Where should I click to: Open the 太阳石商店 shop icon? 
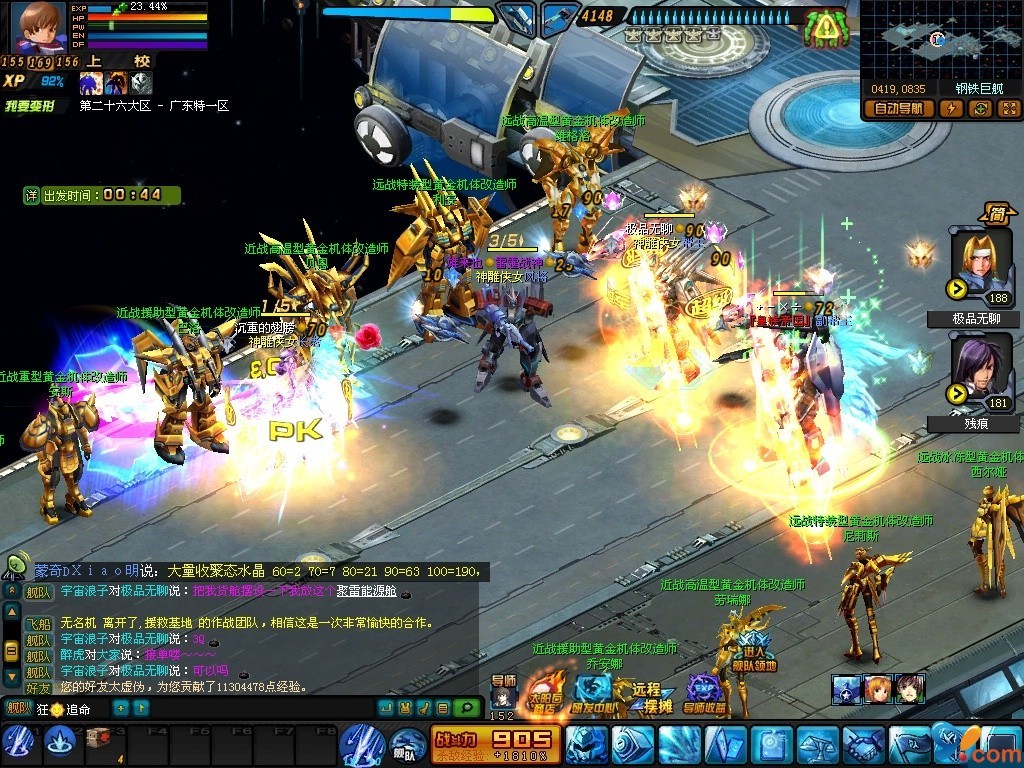point(544,691)
